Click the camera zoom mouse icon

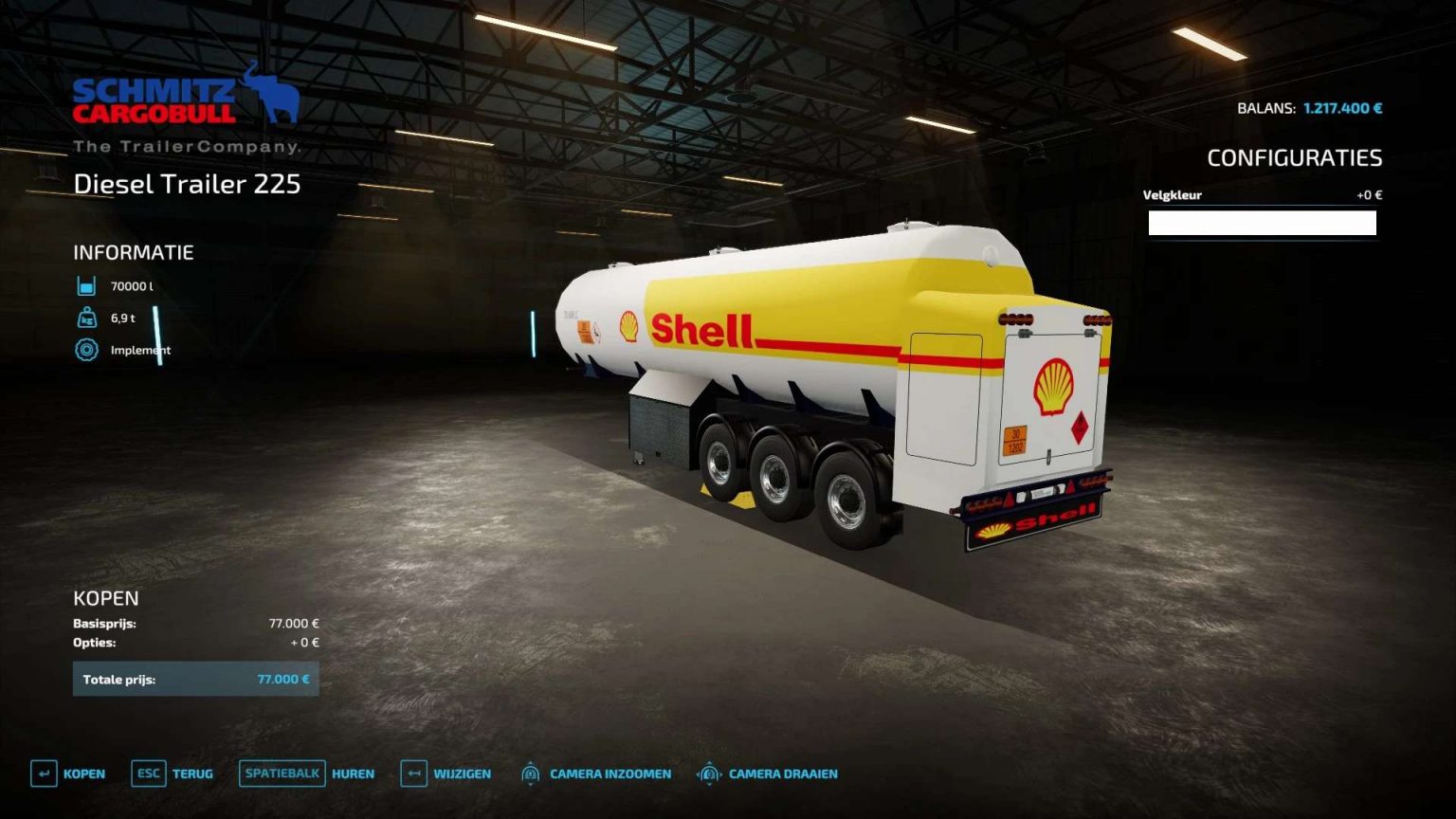(x=530, y=773)
